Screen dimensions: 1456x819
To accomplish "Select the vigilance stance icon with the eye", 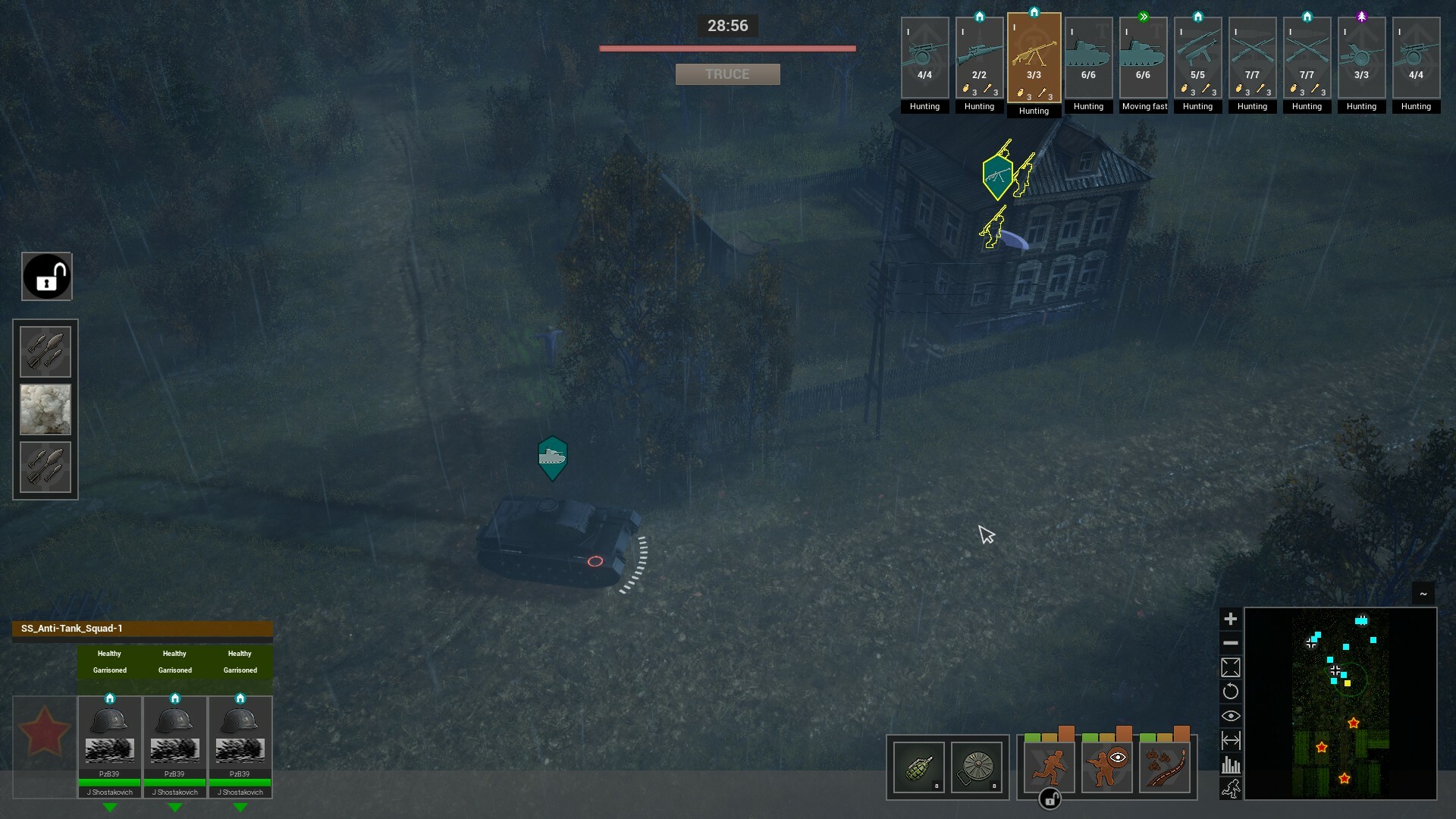I will pos(1106,767).
